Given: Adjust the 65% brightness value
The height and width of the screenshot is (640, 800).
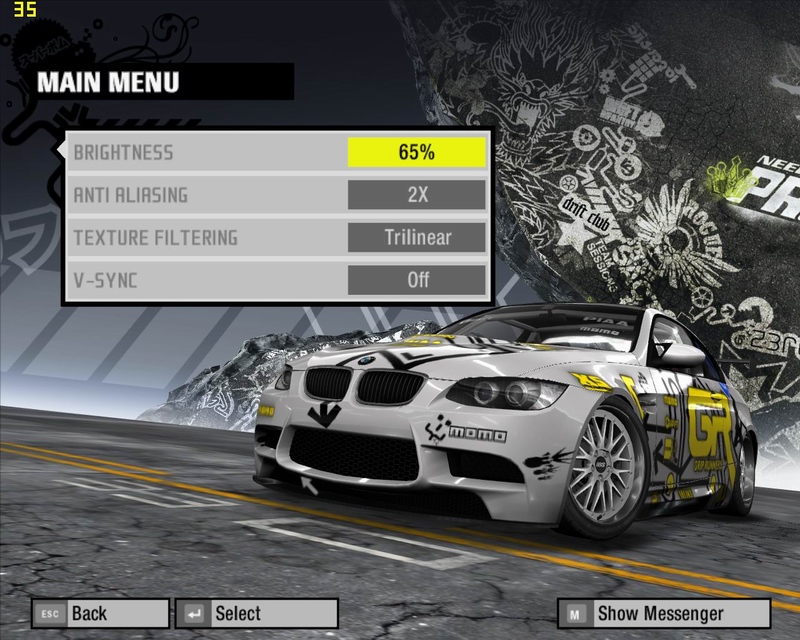Looking at the screenshot, I should coord(416,153).
